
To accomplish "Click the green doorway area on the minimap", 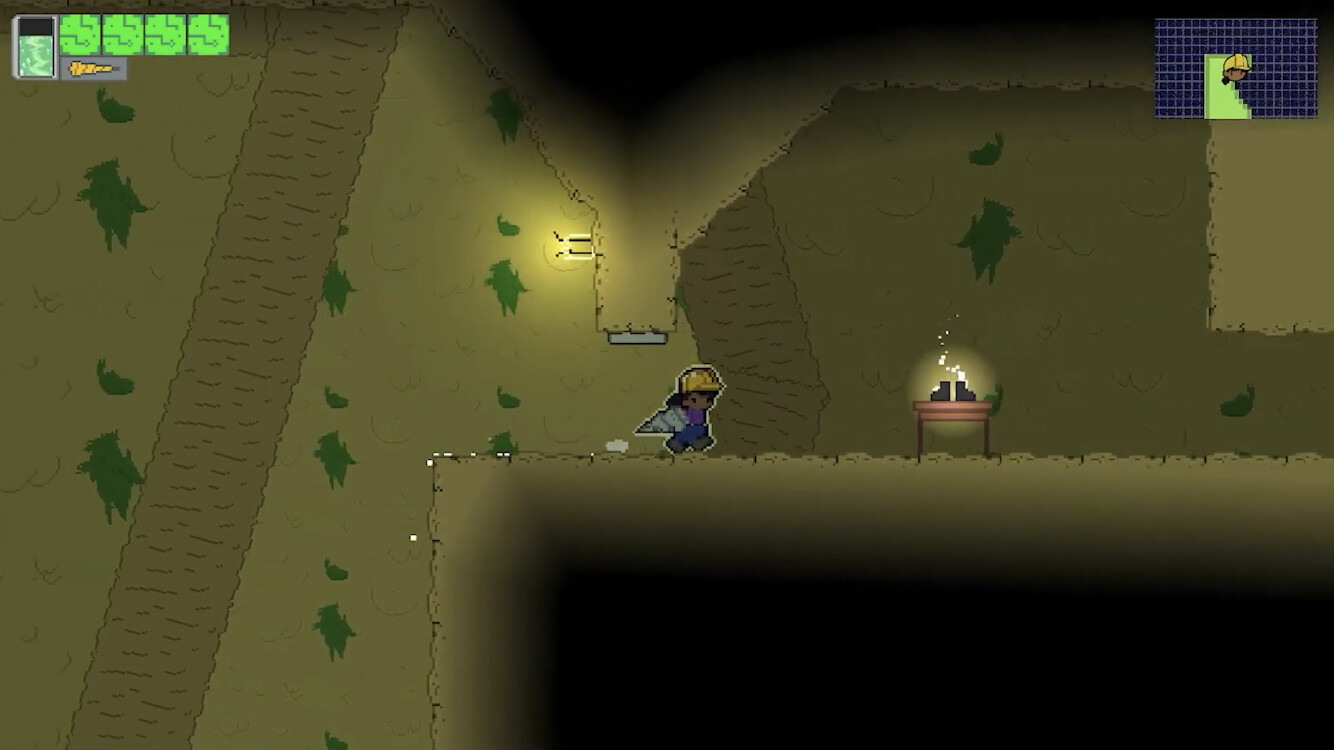I will tap(1218, 95).
